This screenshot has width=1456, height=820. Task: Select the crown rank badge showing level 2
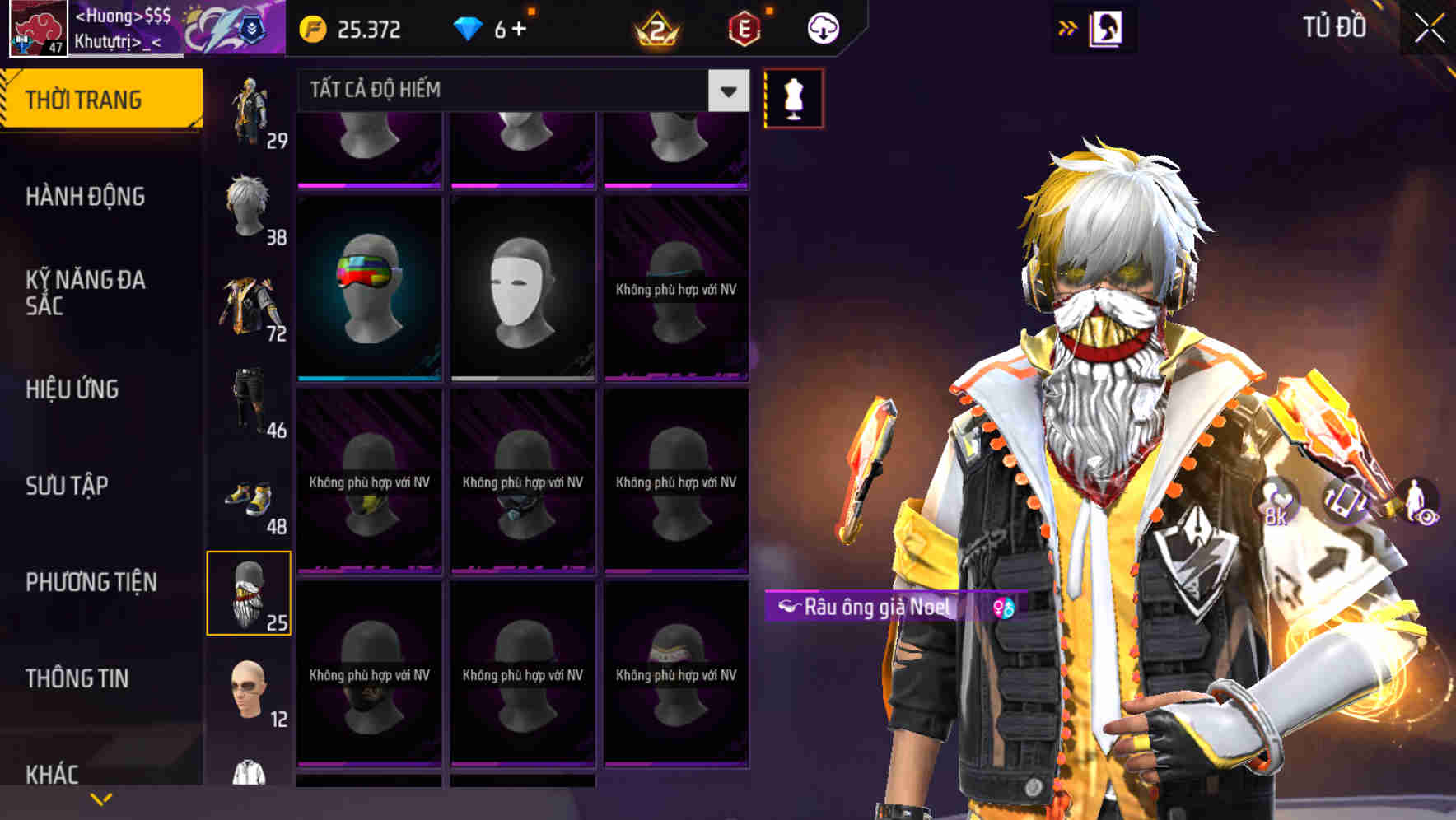[x=655, y=30]
